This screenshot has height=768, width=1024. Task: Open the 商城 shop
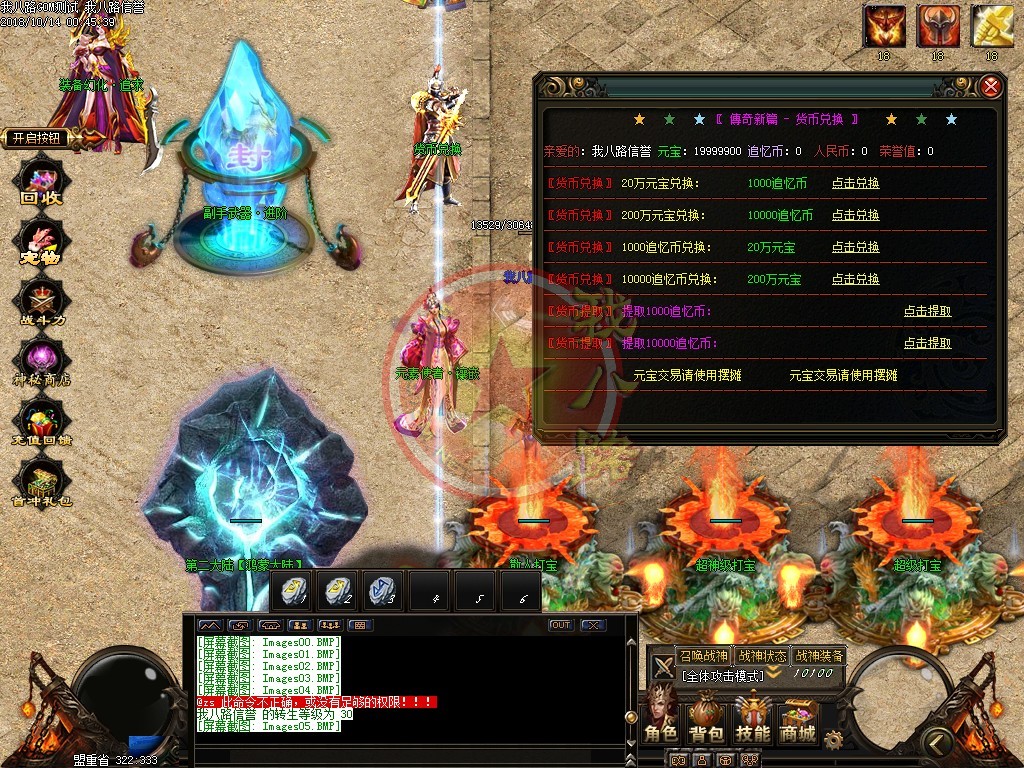pyautogui.click(x=798, y=720)
